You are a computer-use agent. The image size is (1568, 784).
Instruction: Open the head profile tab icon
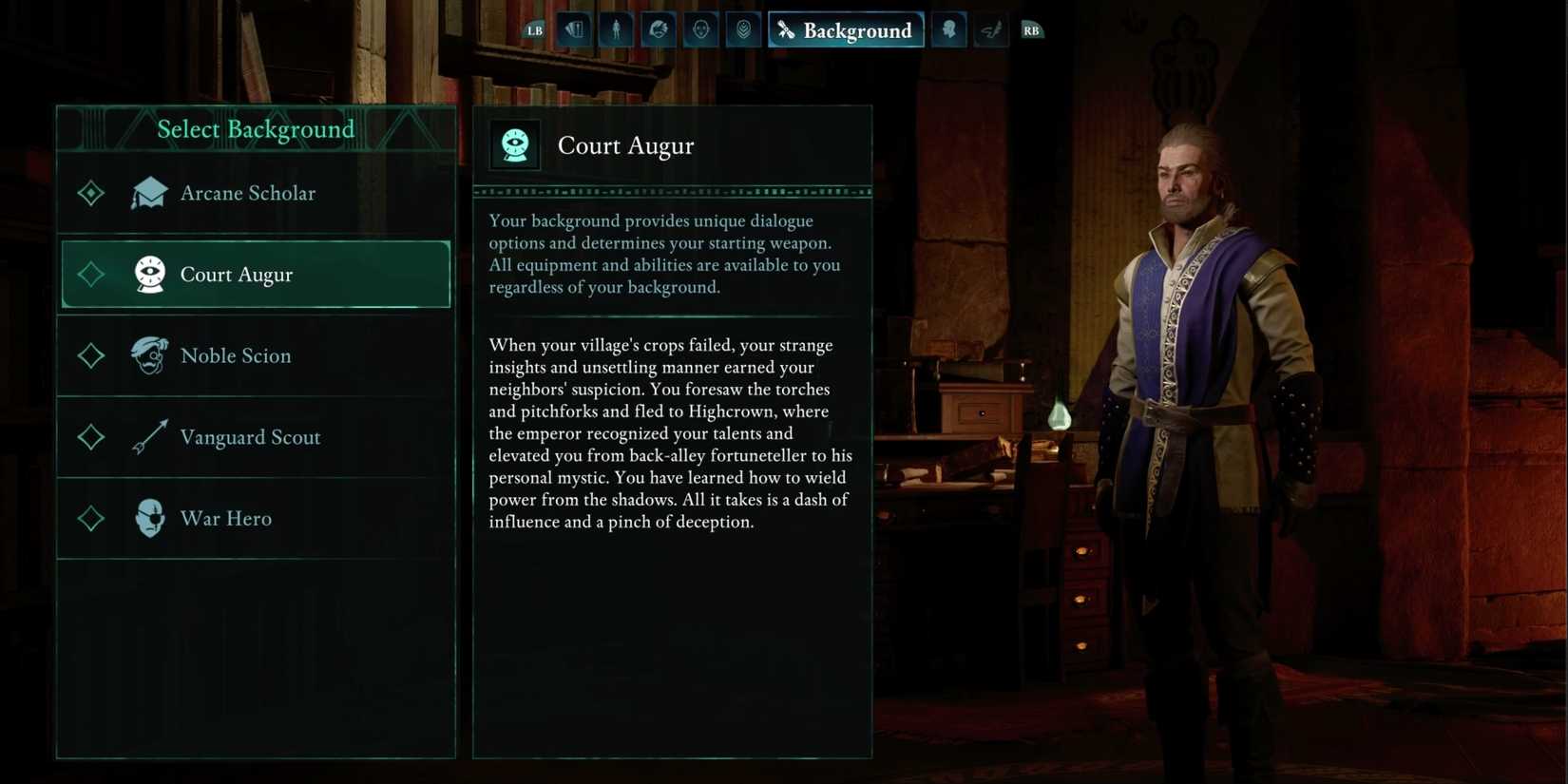point(948,29)
